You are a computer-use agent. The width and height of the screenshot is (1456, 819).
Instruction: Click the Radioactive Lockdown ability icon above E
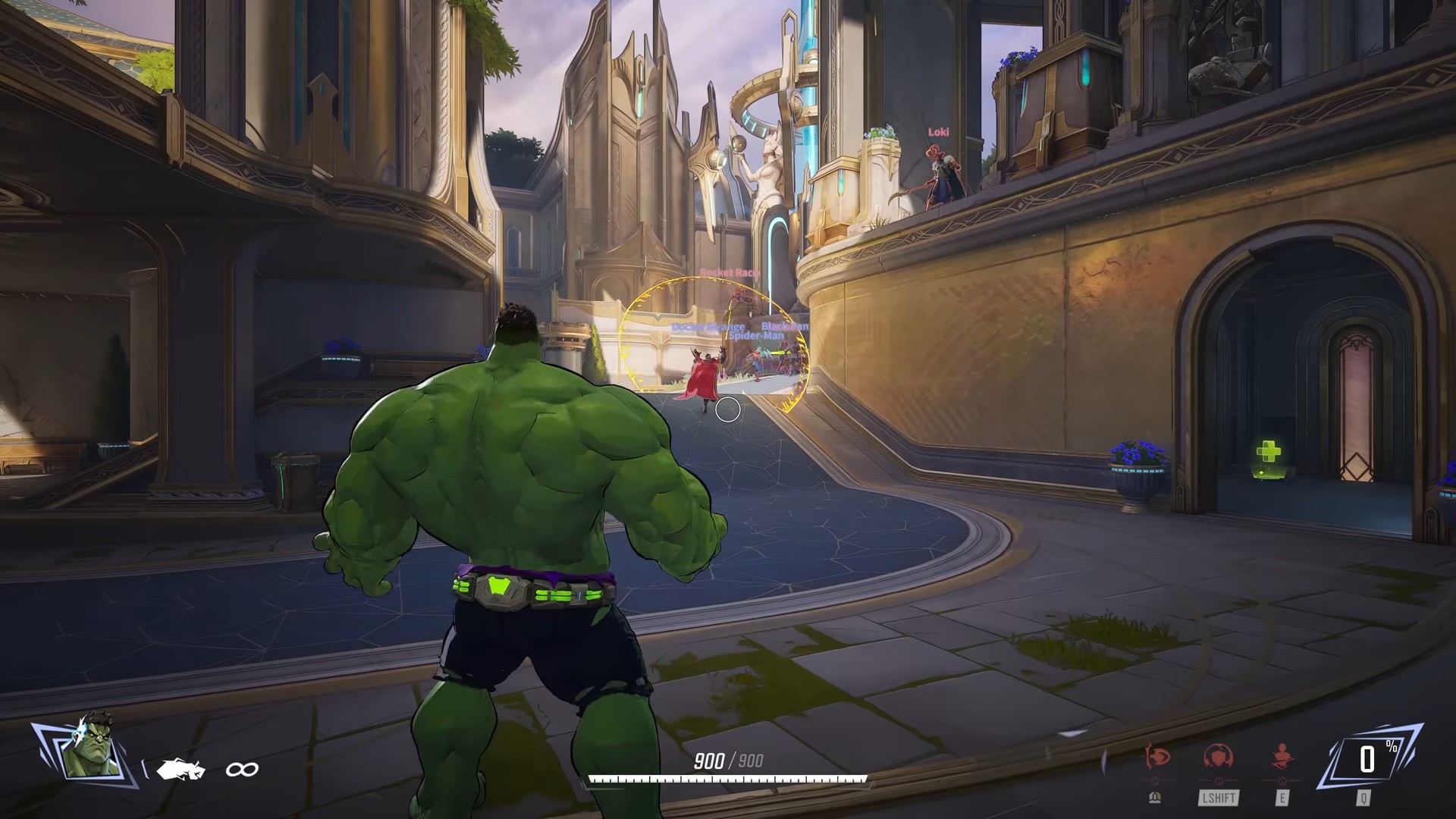1282,755
